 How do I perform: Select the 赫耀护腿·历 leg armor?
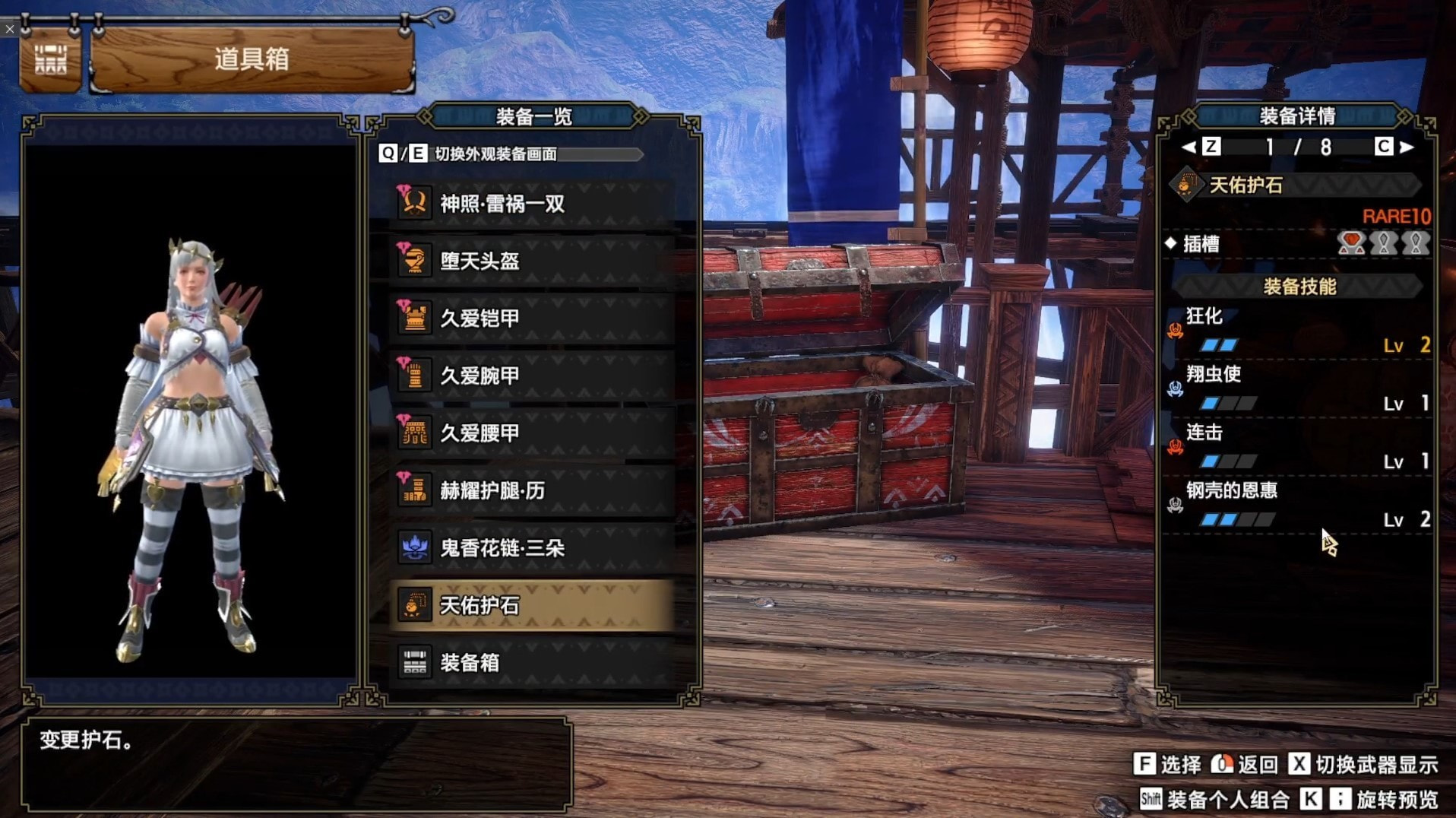tap(530, 490)
